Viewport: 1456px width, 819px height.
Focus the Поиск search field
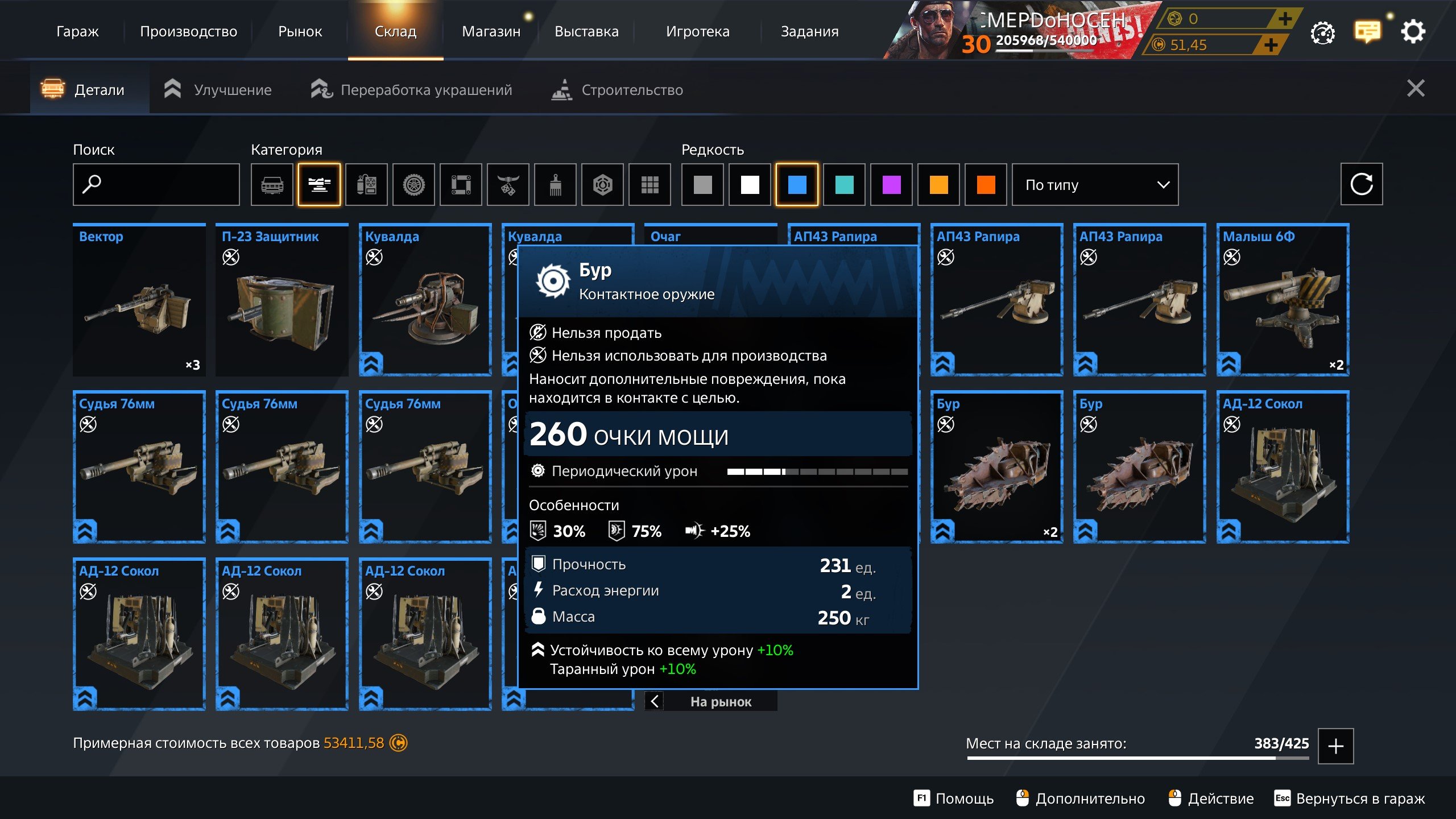pyautogui.click(x=156, y=184)
